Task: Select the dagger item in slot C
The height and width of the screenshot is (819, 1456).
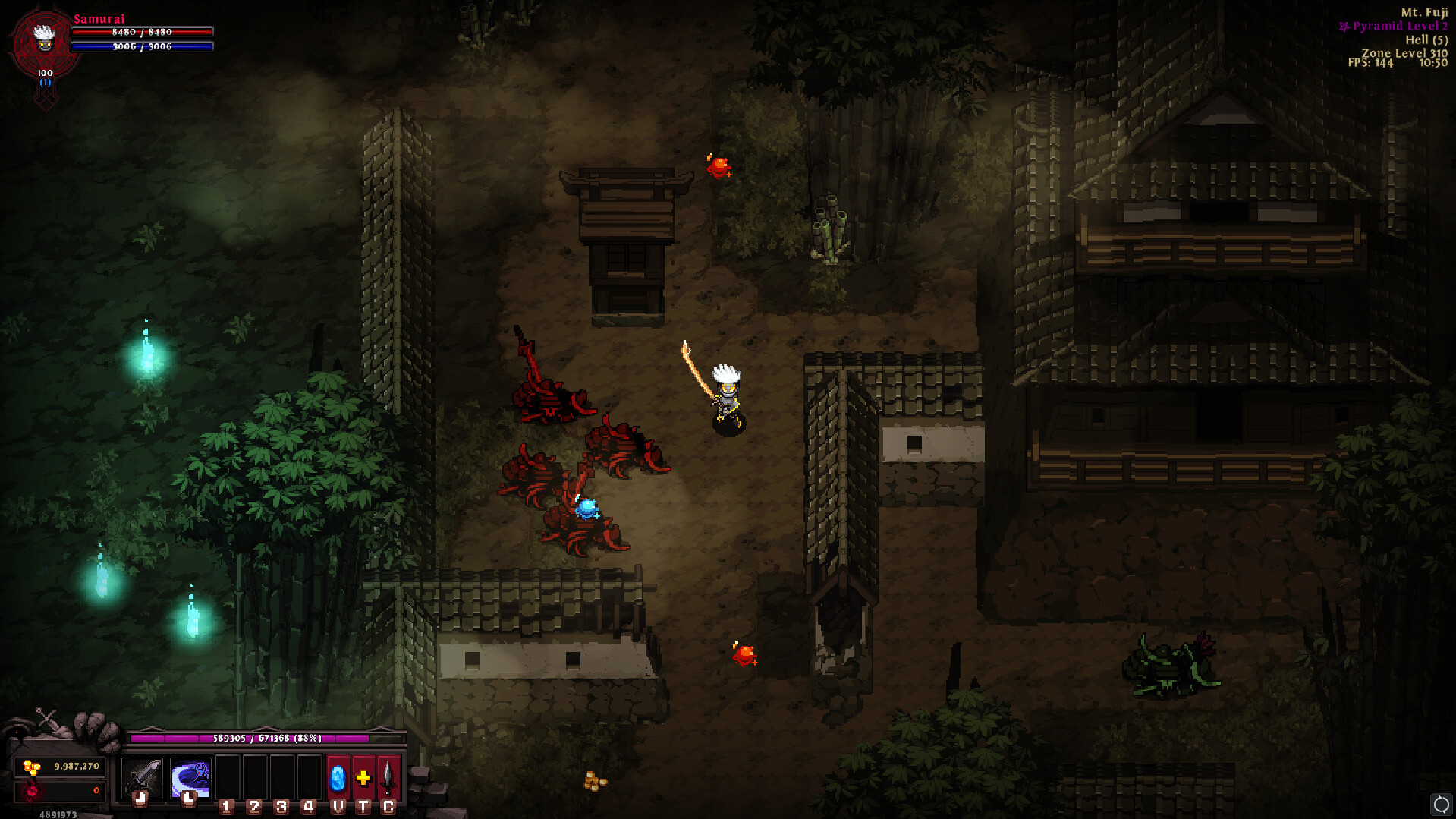Action: [x=387, y=778]
